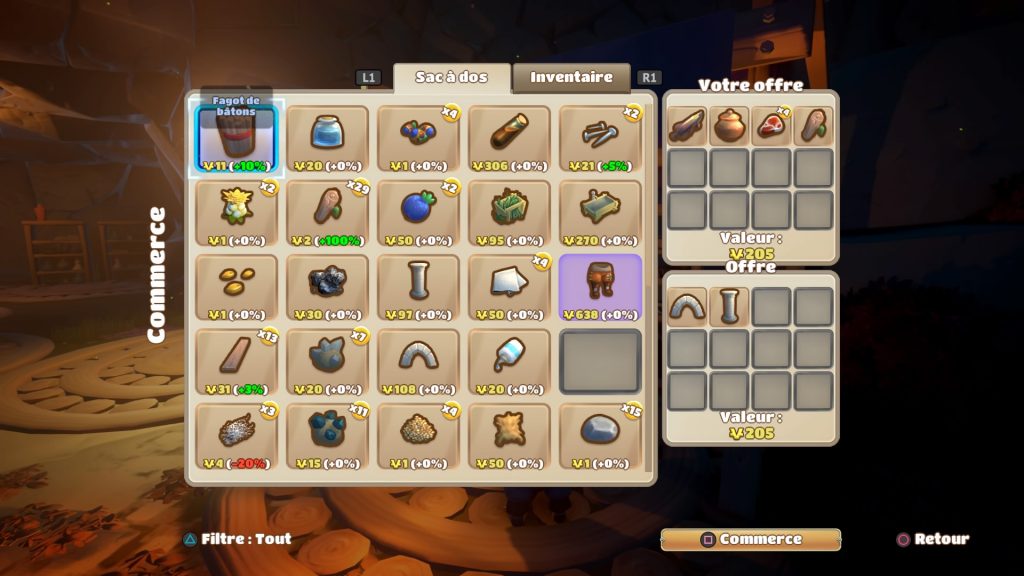This screenshot has width=1024, height=576.
Task: Choose the white bottle priced at 20
Action: pos(509,361)
